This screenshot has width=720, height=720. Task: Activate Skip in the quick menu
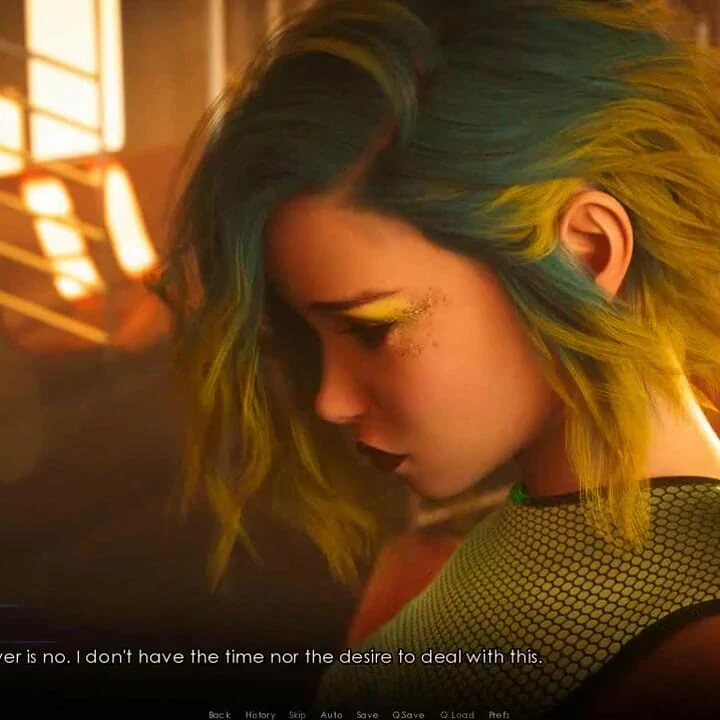[297, 714]
